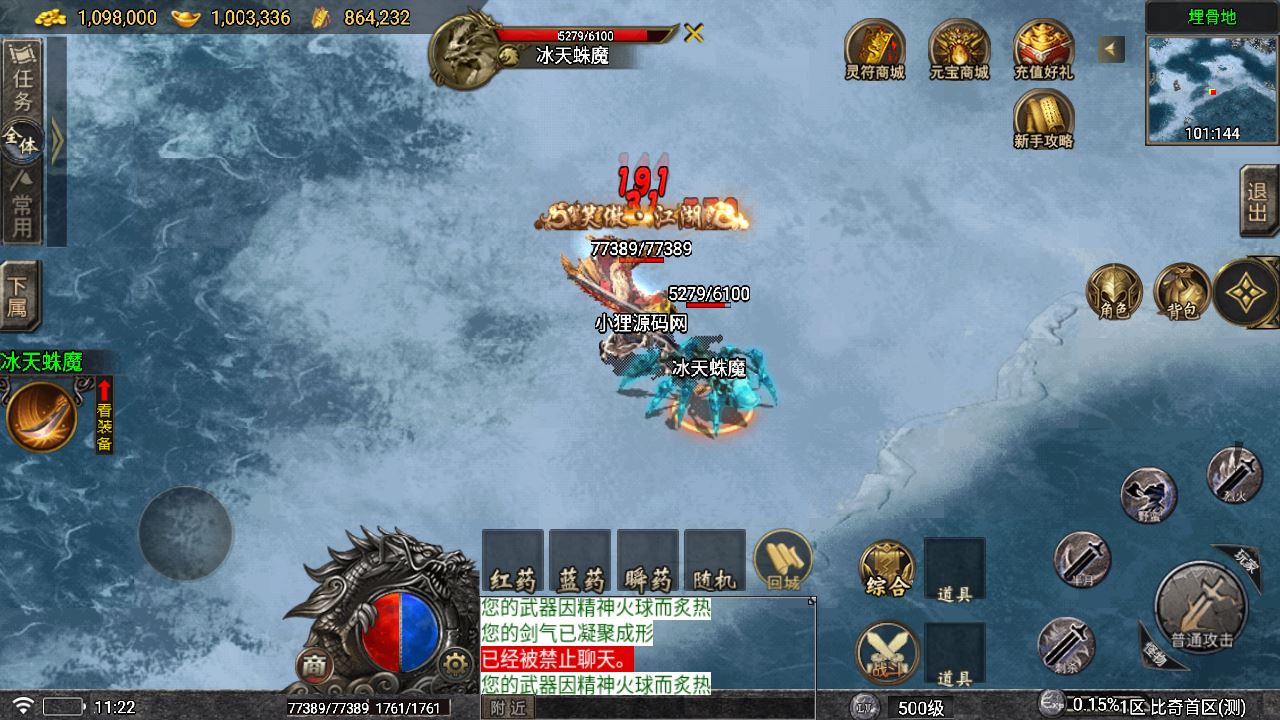Screen dimensions: 1280x720
Task: Click 看装备 to view target equipment
Action: tap(104, 415)
